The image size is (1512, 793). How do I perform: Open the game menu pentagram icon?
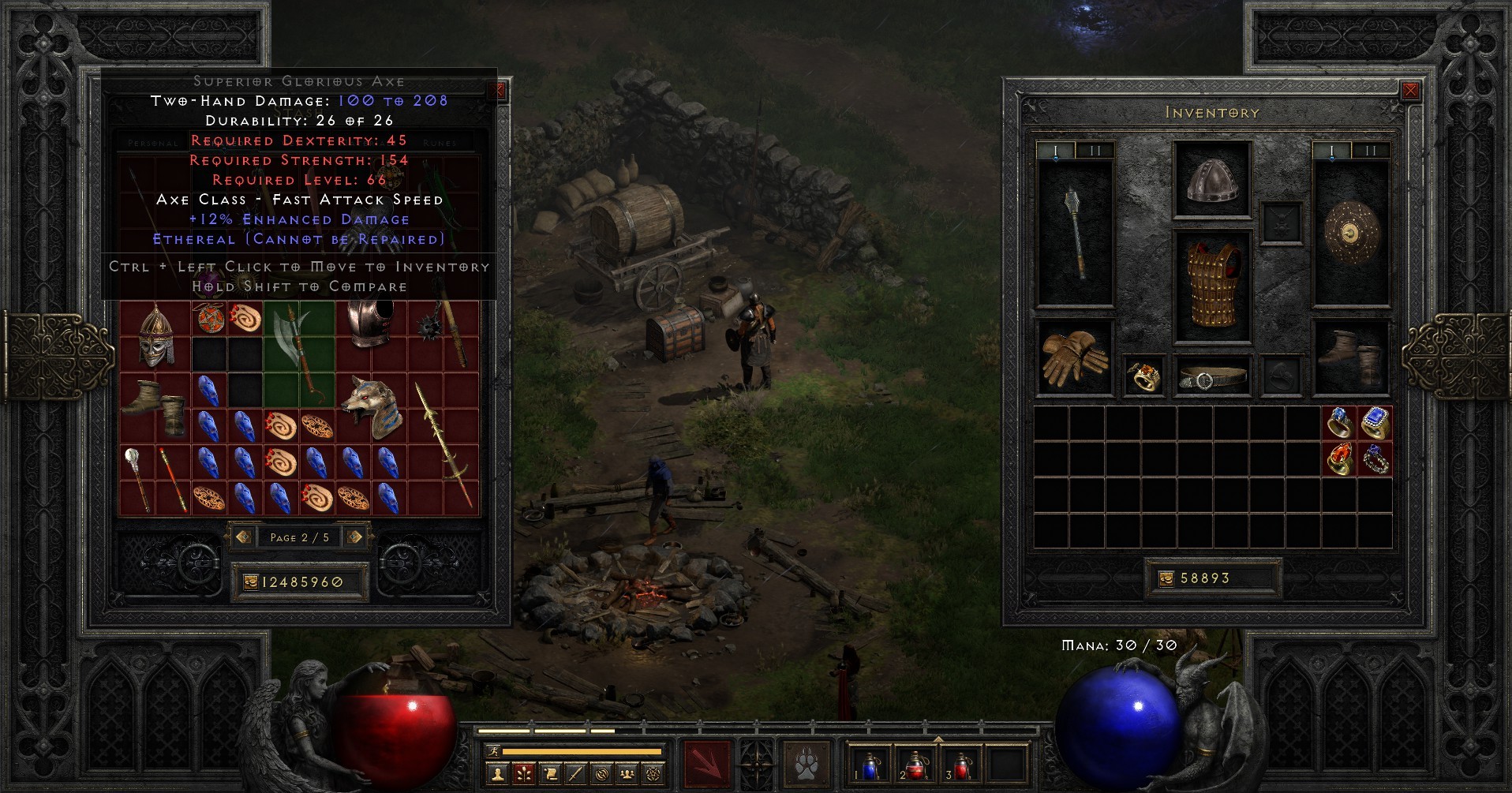click(x=652, y=772)
